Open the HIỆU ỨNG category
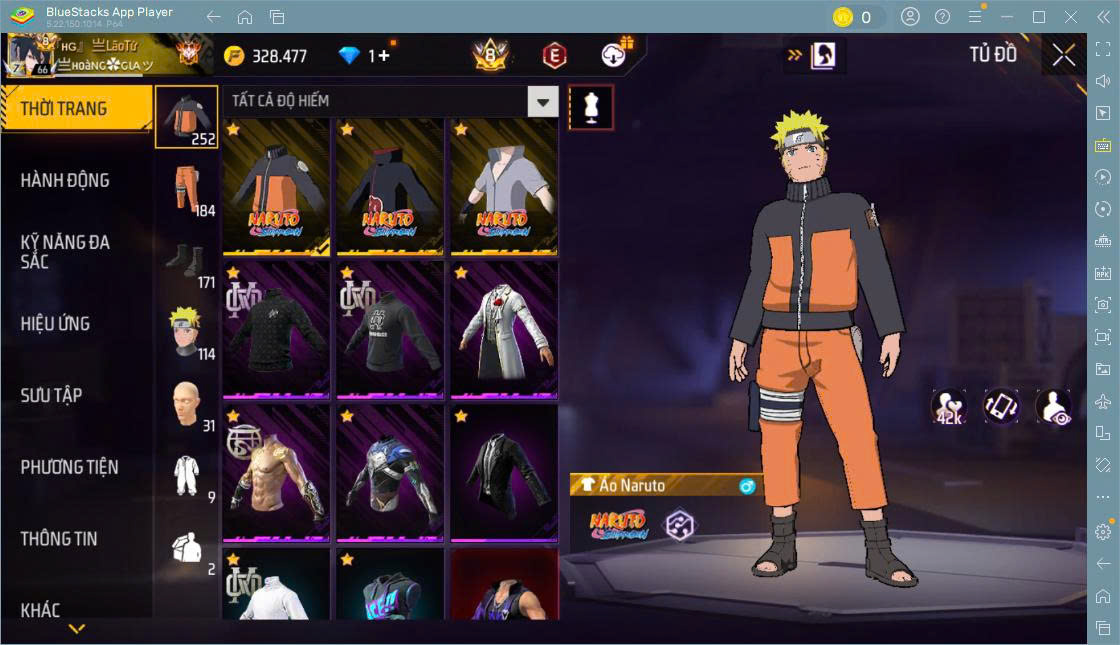The image size is (1120, 645). [x=55, y=324]
